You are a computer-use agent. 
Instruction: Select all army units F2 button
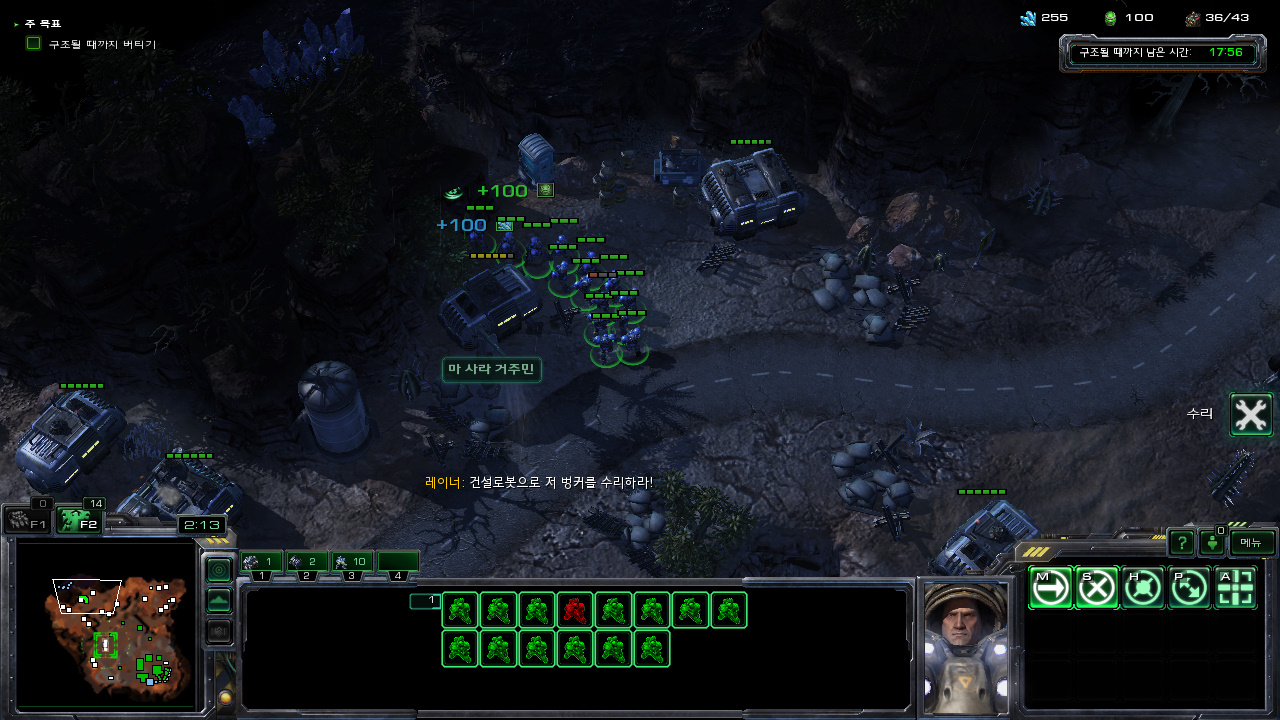79,520
